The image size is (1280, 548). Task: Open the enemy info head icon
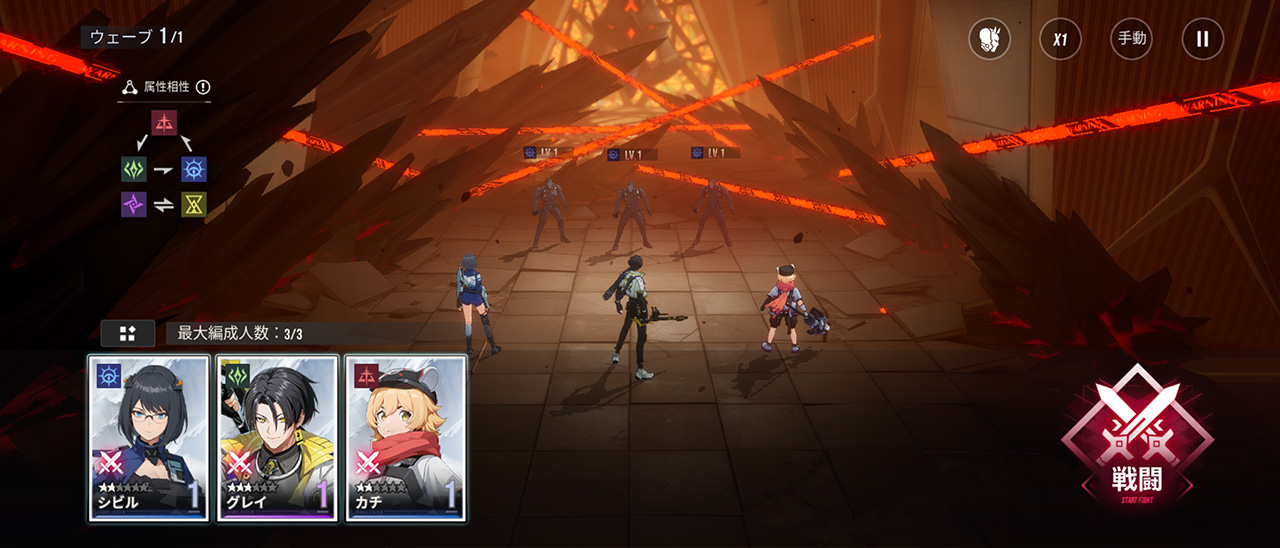(x=989, y=40)
